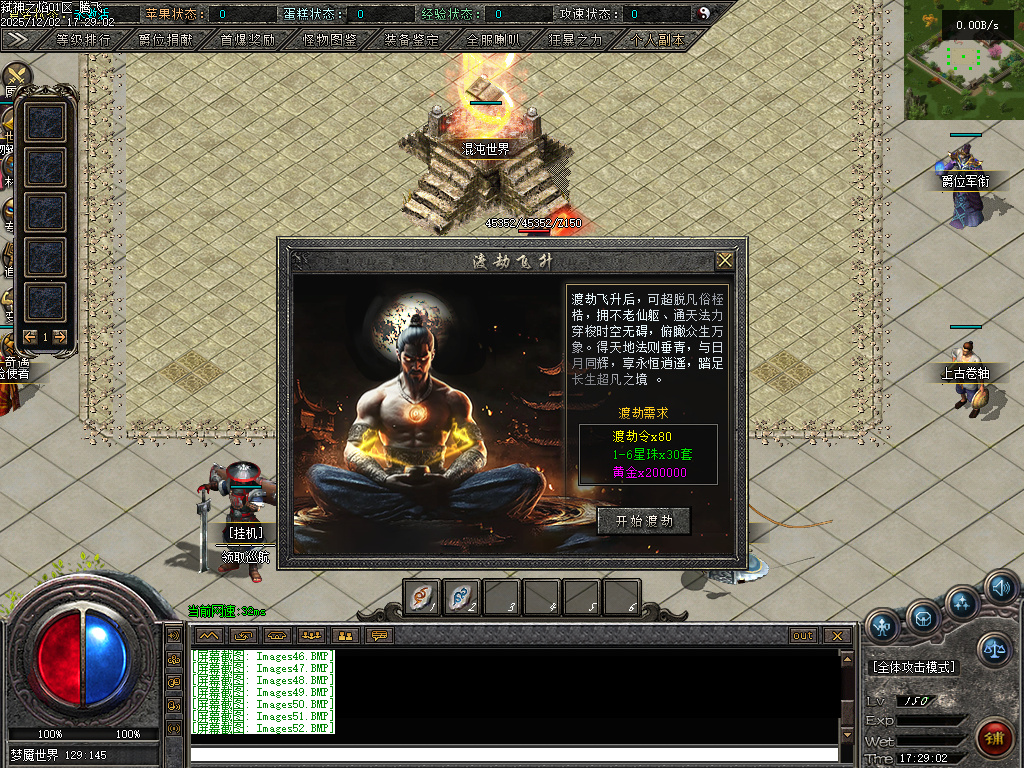Go to next page of the side slot panel
Screen dimensions: 1024x768
[61, 337]
